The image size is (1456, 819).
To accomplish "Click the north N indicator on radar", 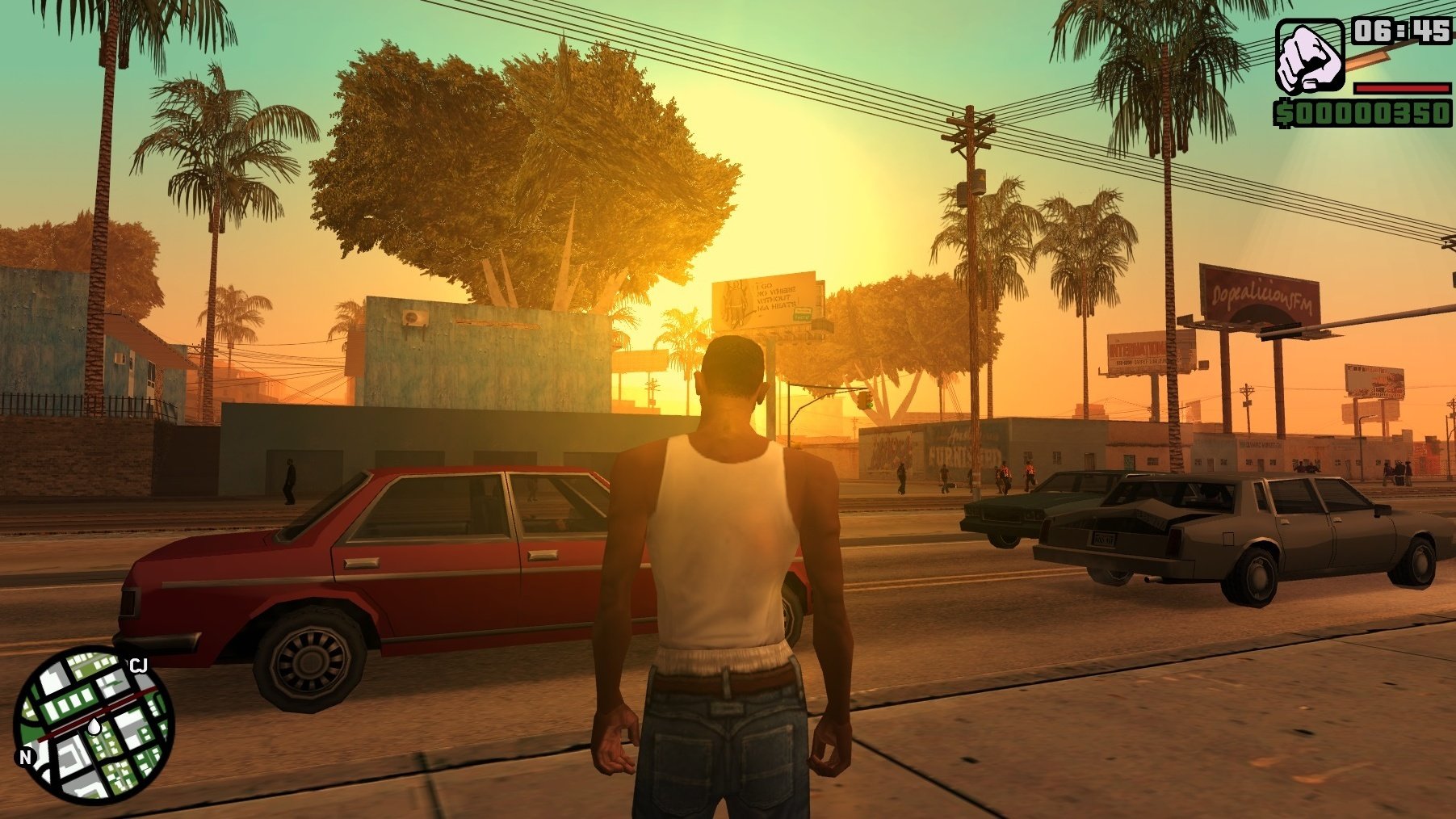I will (x=26, y=757).
